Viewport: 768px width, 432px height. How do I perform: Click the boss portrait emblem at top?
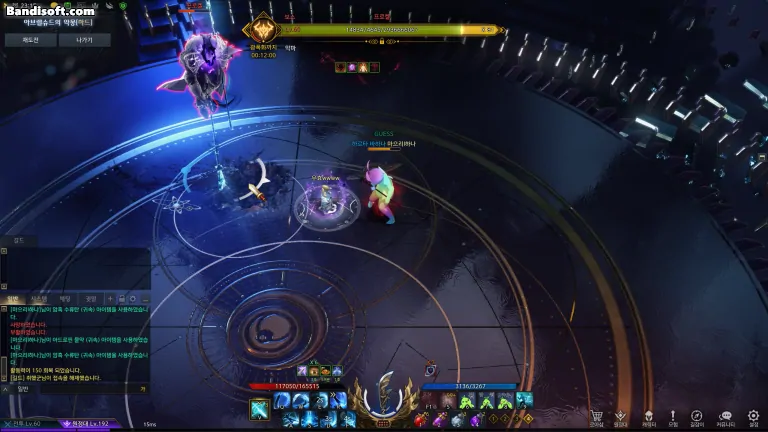[264, 29]
